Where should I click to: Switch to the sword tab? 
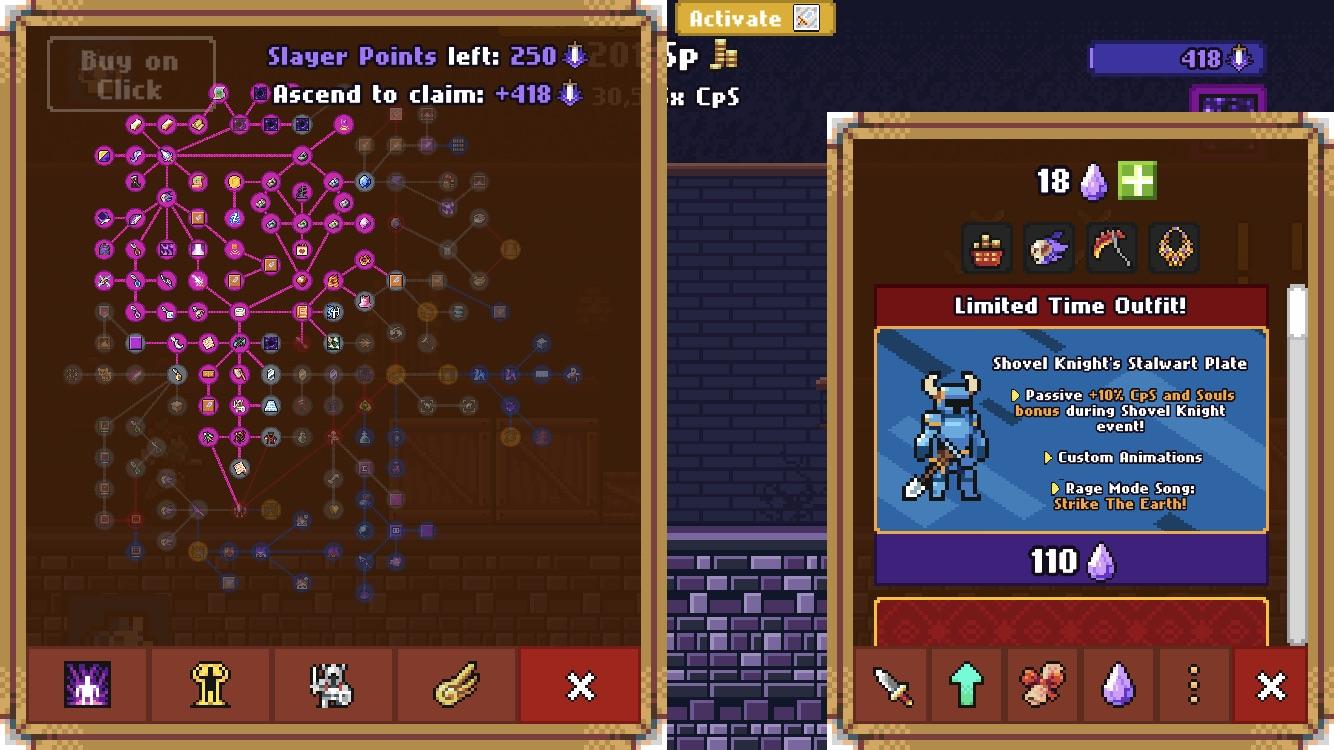point(892,686)
